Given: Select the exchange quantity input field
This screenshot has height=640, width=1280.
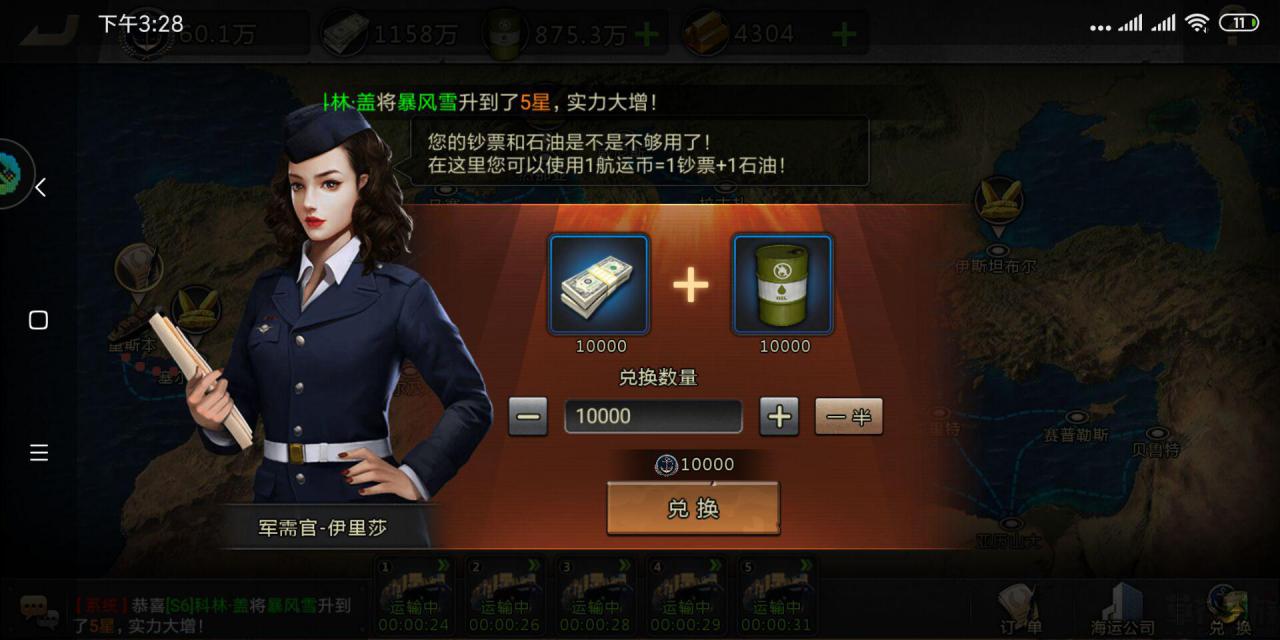Looking at the screenshot, I should click(x=653, y=416).
